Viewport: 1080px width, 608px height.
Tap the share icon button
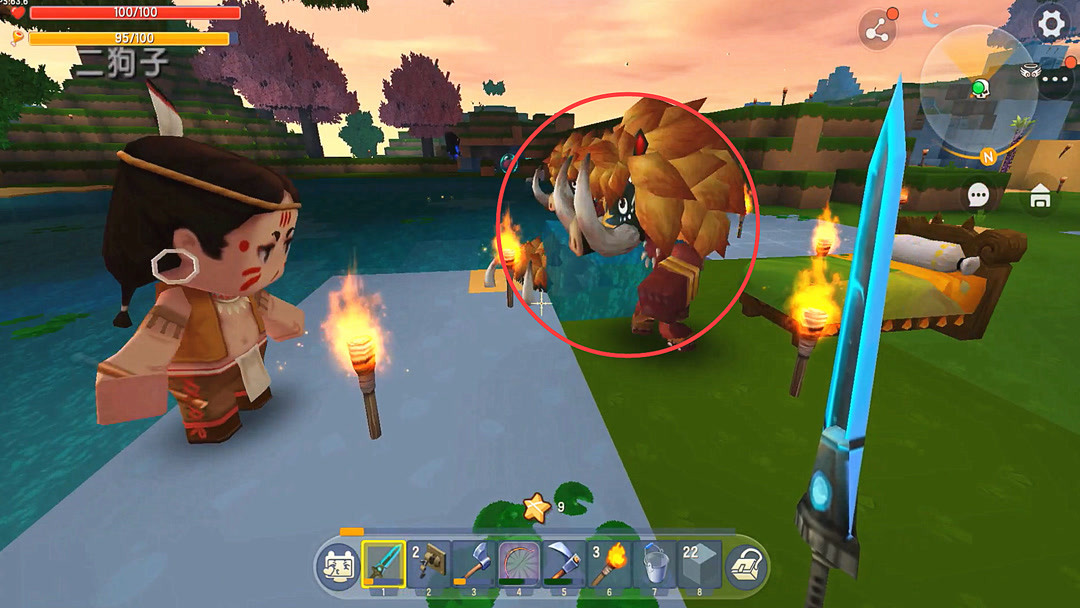[x=878, y=31]
